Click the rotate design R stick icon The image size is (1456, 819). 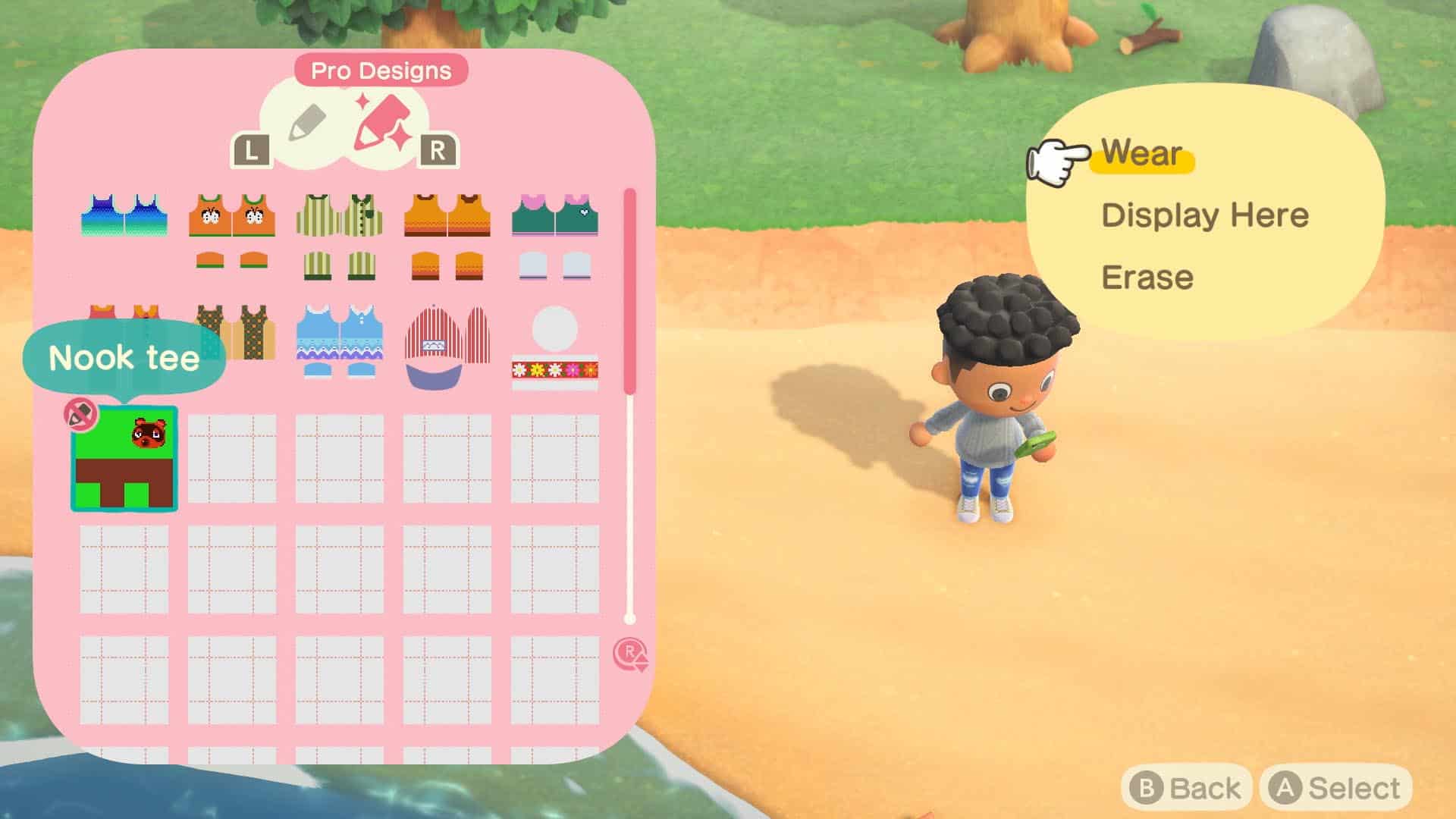pos(631,654)
